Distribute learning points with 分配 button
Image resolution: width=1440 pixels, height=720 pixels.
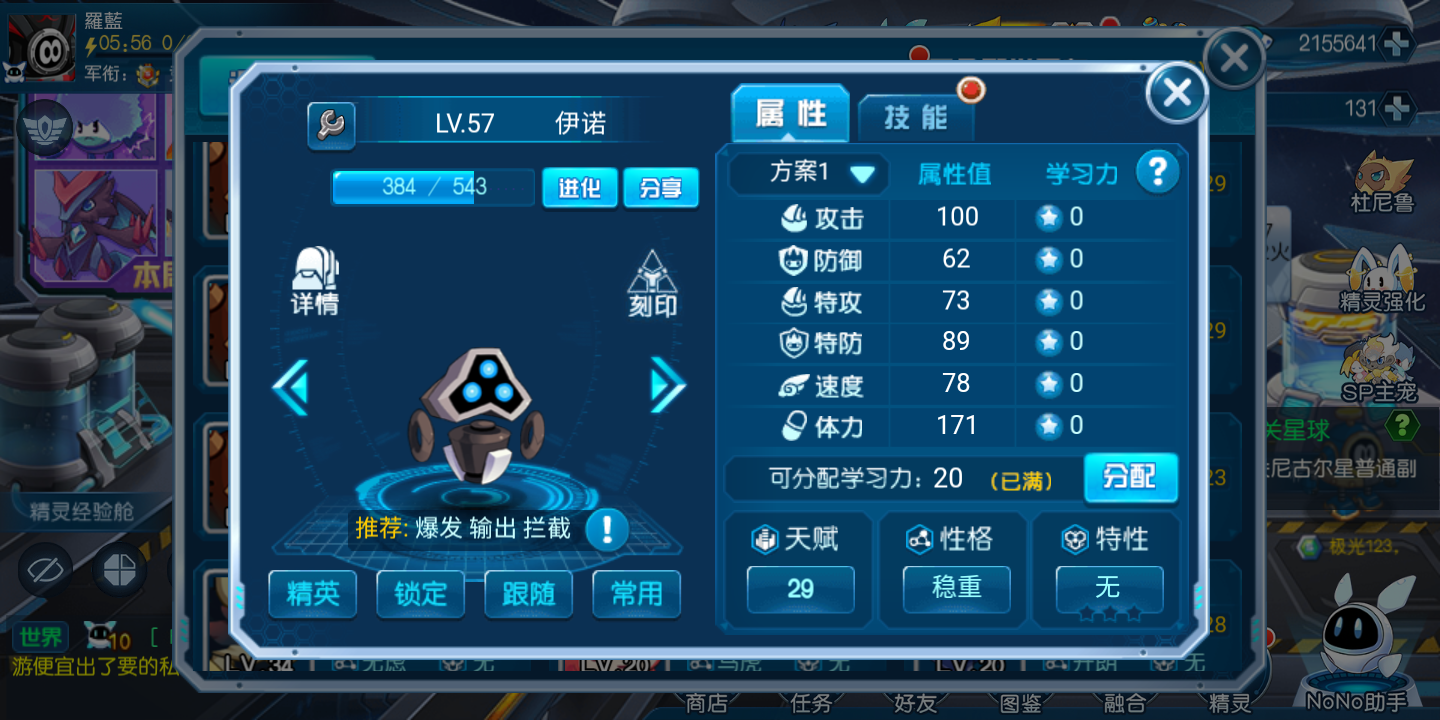coord(1130,477)
